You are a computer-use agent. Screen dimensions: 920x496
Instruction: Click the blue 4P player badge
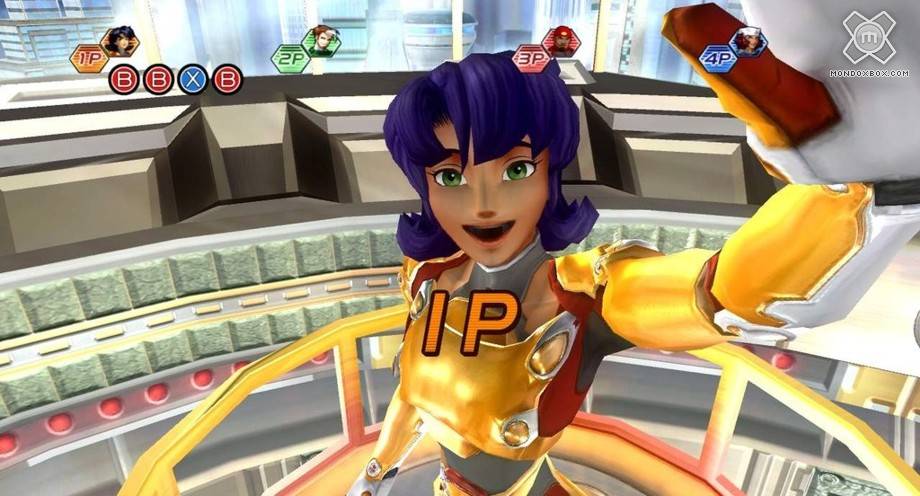717,58
